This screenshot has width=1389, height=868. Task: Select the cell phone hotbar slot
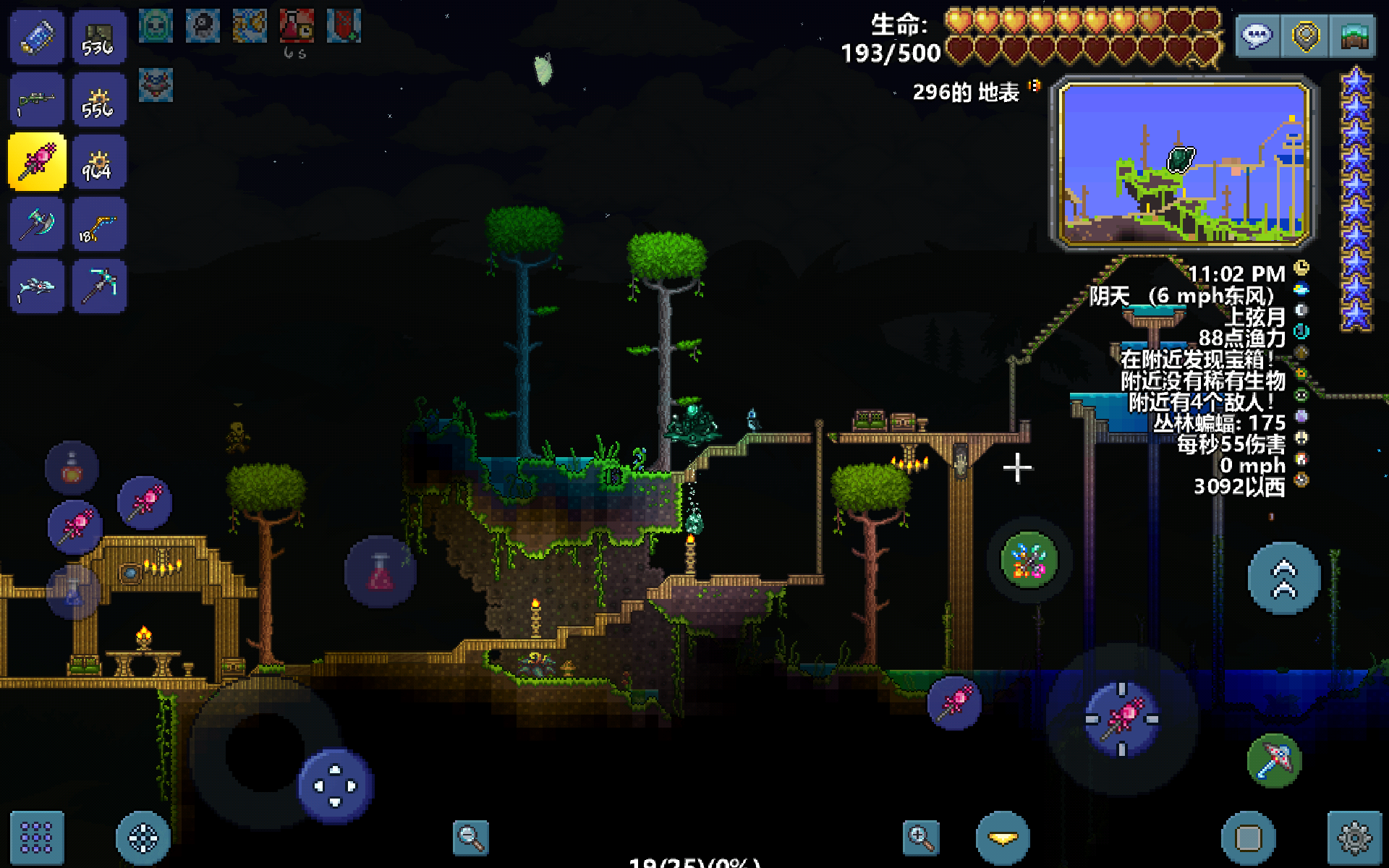coord(37,38)
